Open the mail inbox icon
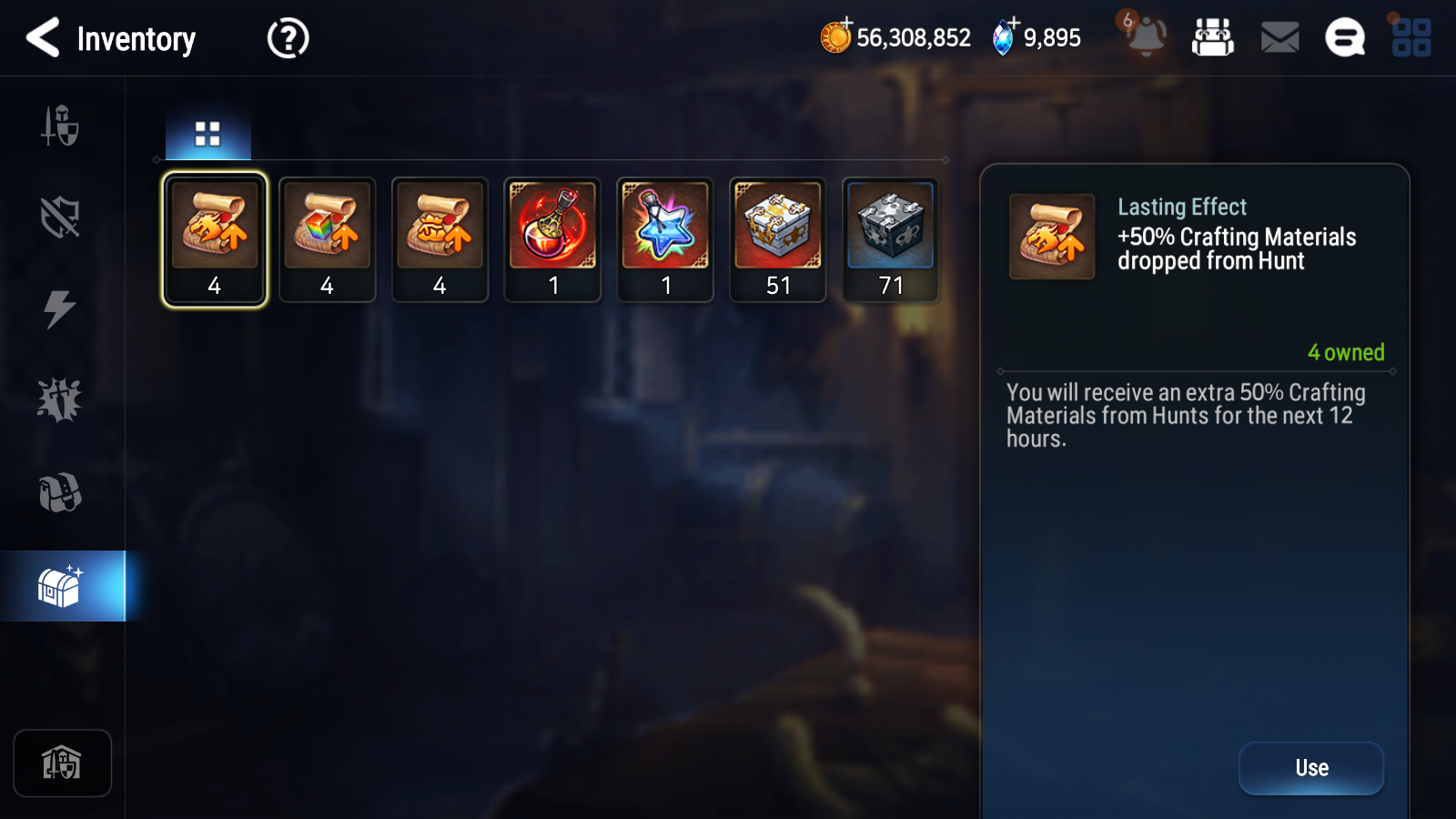Screen dimensions: 1456x819 (1279, 37)
